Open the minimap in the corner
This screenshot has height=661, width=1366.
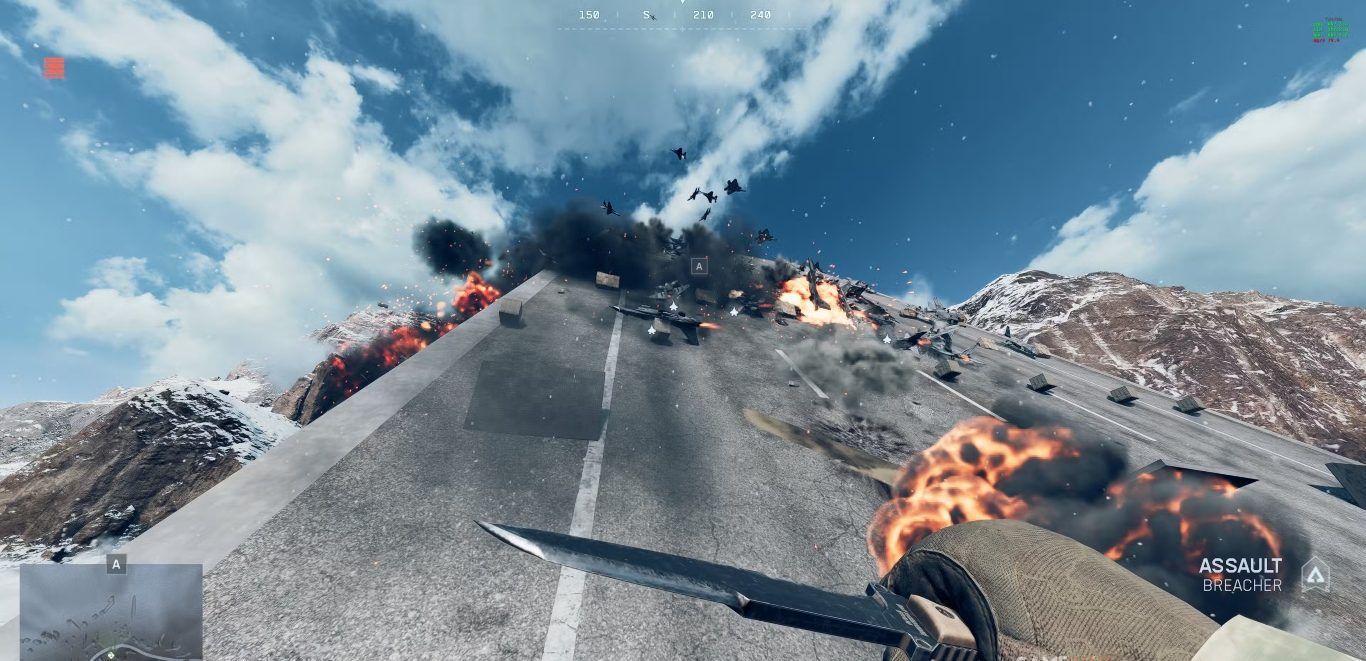111,612
